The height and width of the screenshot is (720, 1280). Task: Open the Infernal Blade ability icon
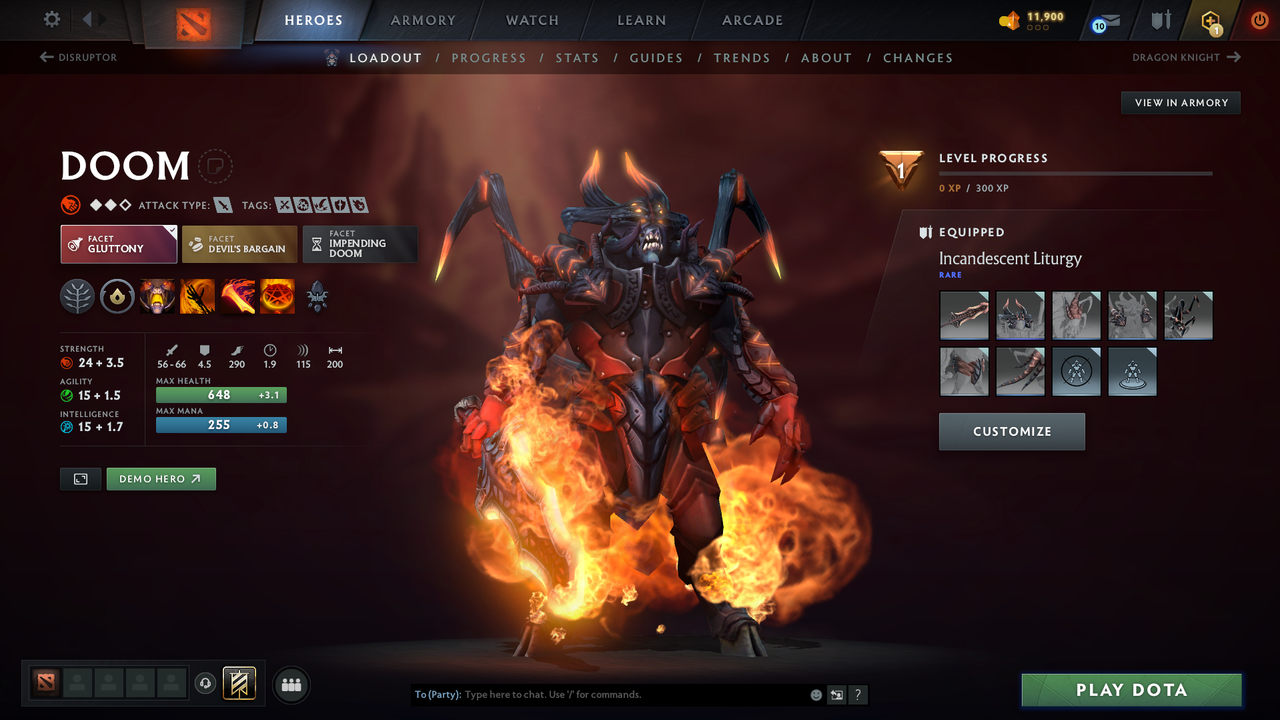(237, 296)
